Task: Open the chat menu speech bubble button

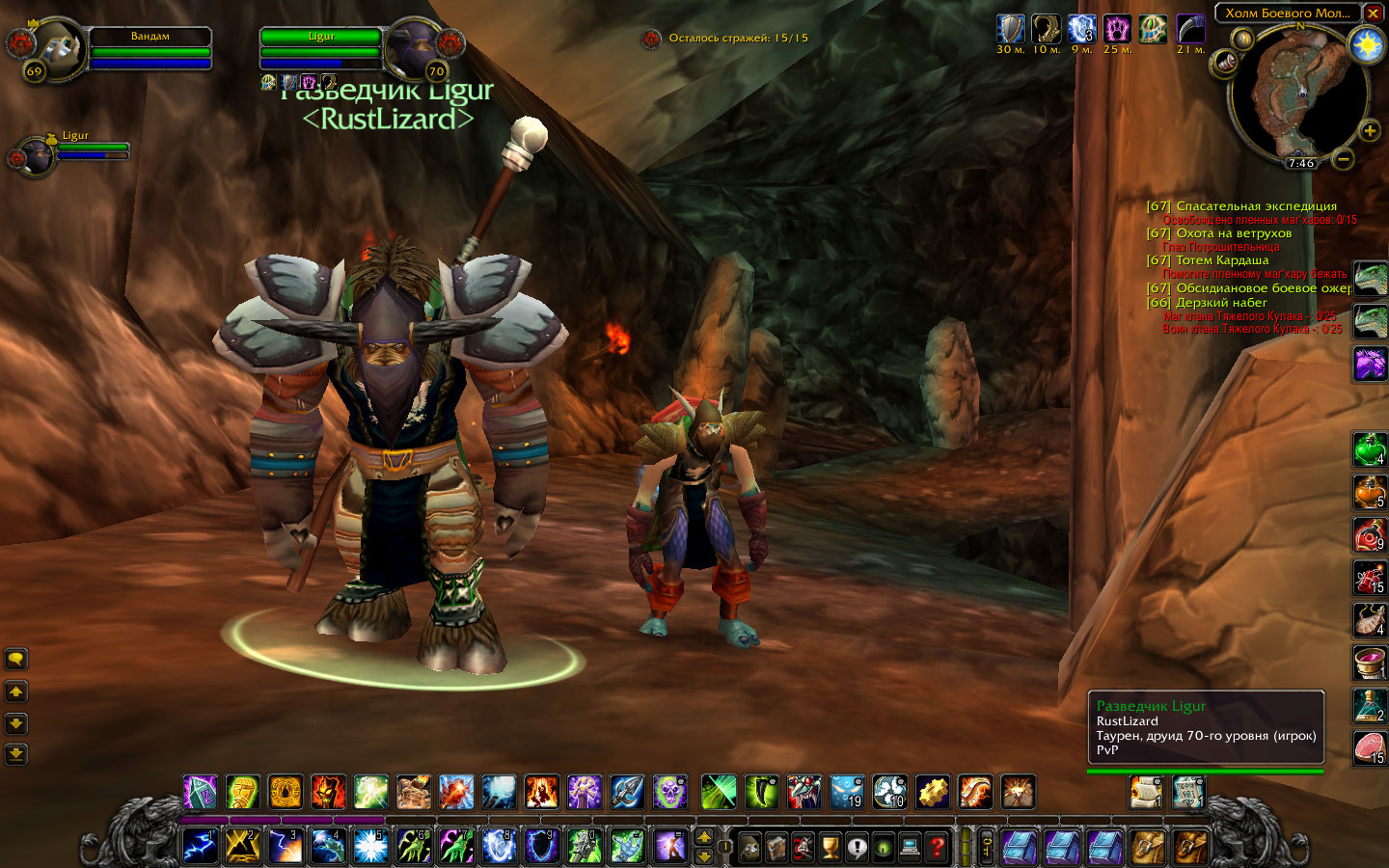Action: (x=16, y=660)
